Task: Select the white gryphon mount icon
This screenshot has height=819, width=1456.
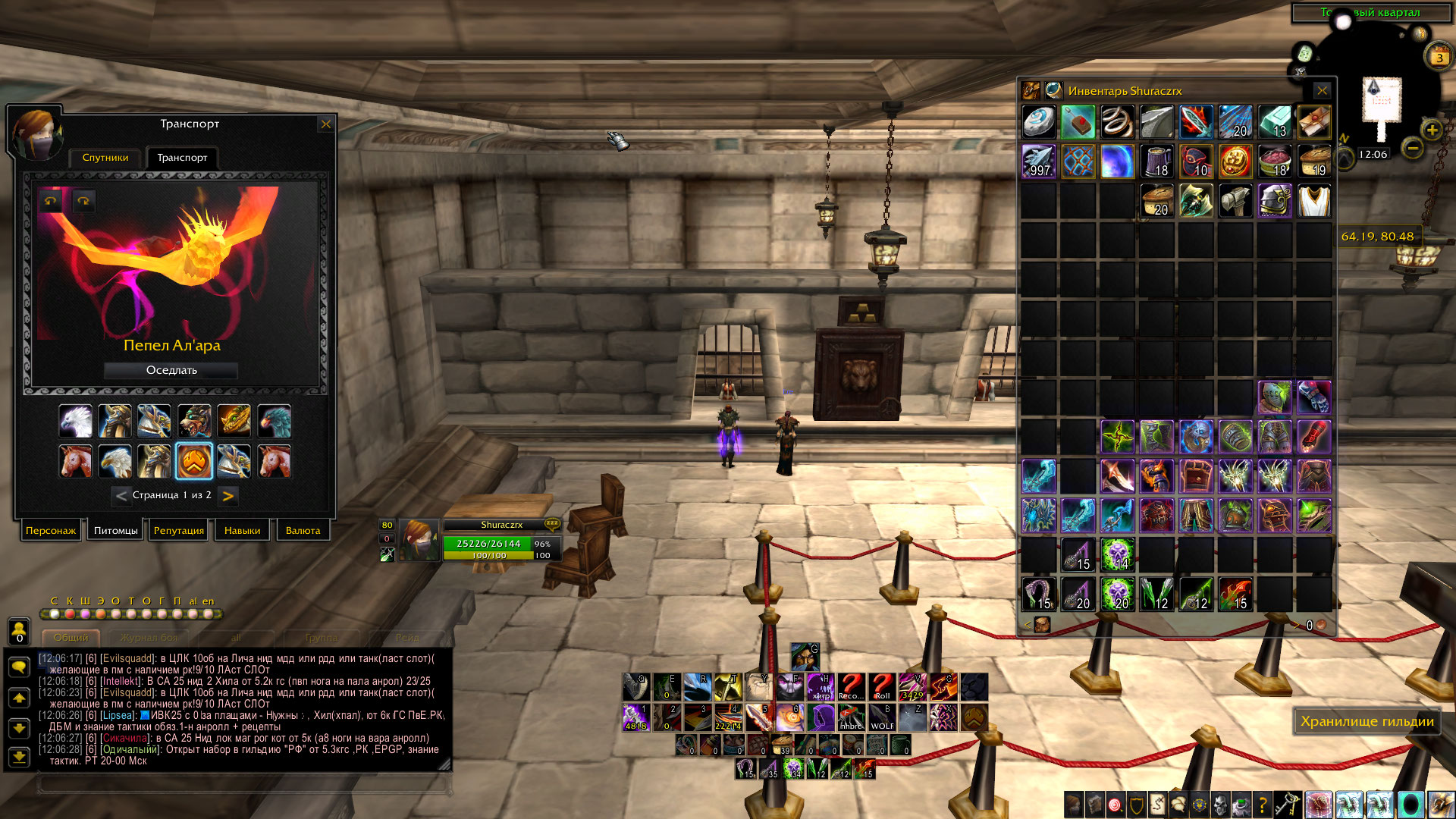Action: pos(76,422)
